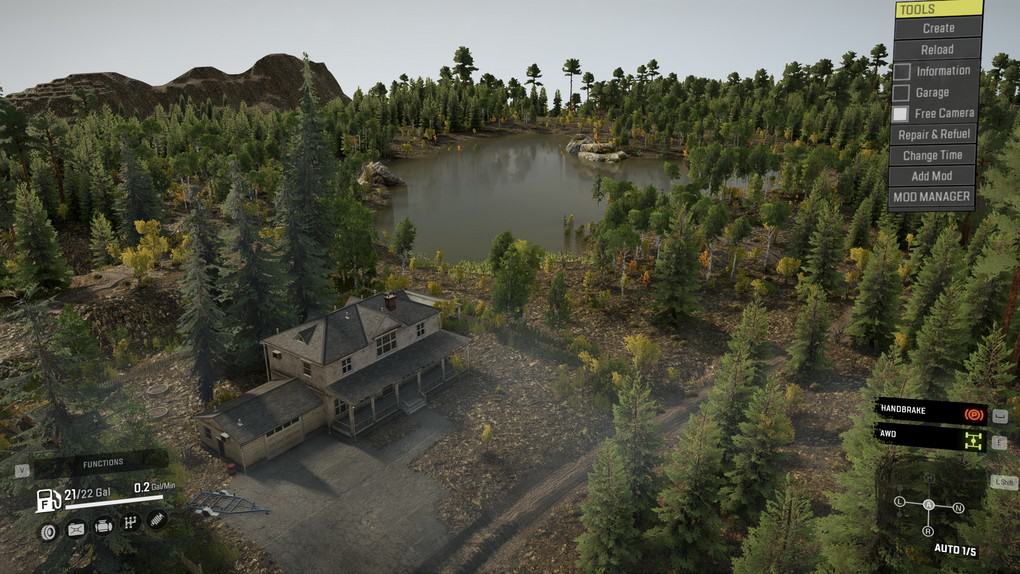
Task: Open the Functions panel
Action: click(x=102, y=463)
